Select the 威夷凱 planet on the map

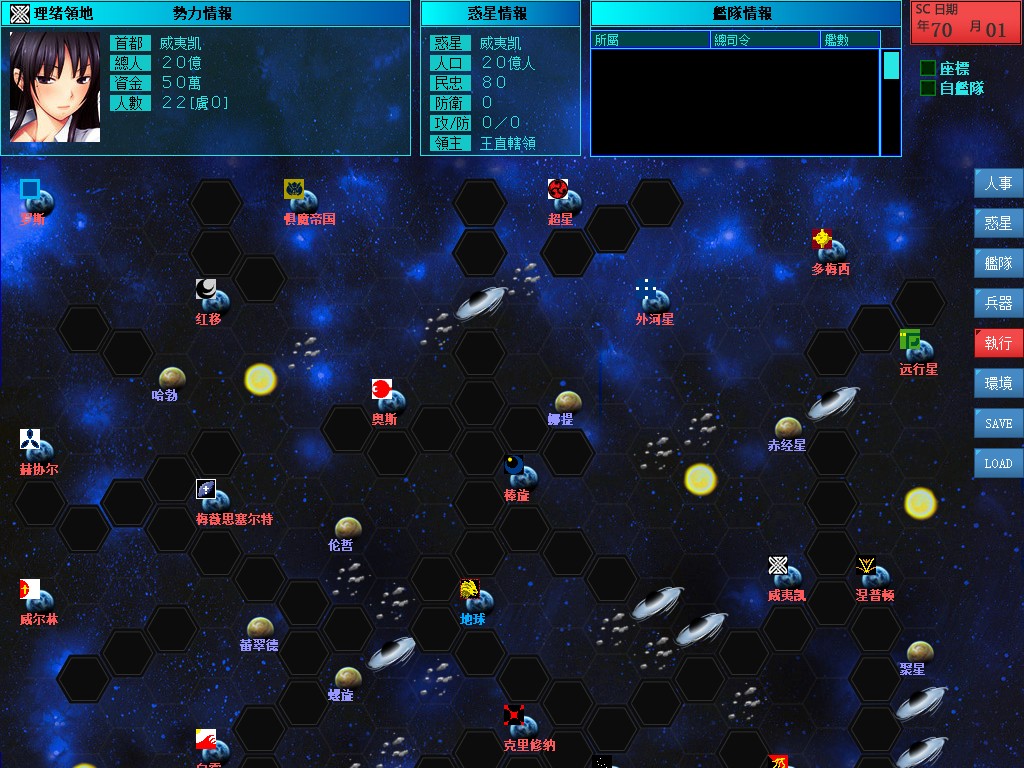[788, 577]
